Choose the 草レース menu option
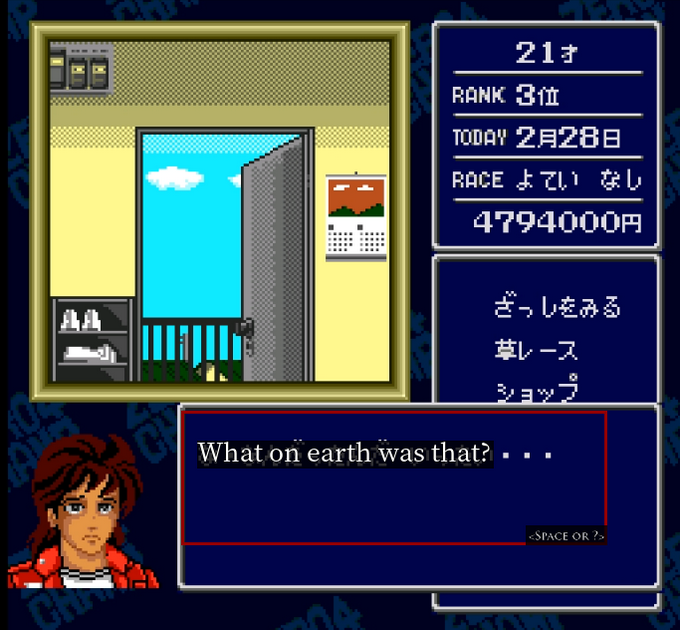The image size is (680, 630). (536, 350)
